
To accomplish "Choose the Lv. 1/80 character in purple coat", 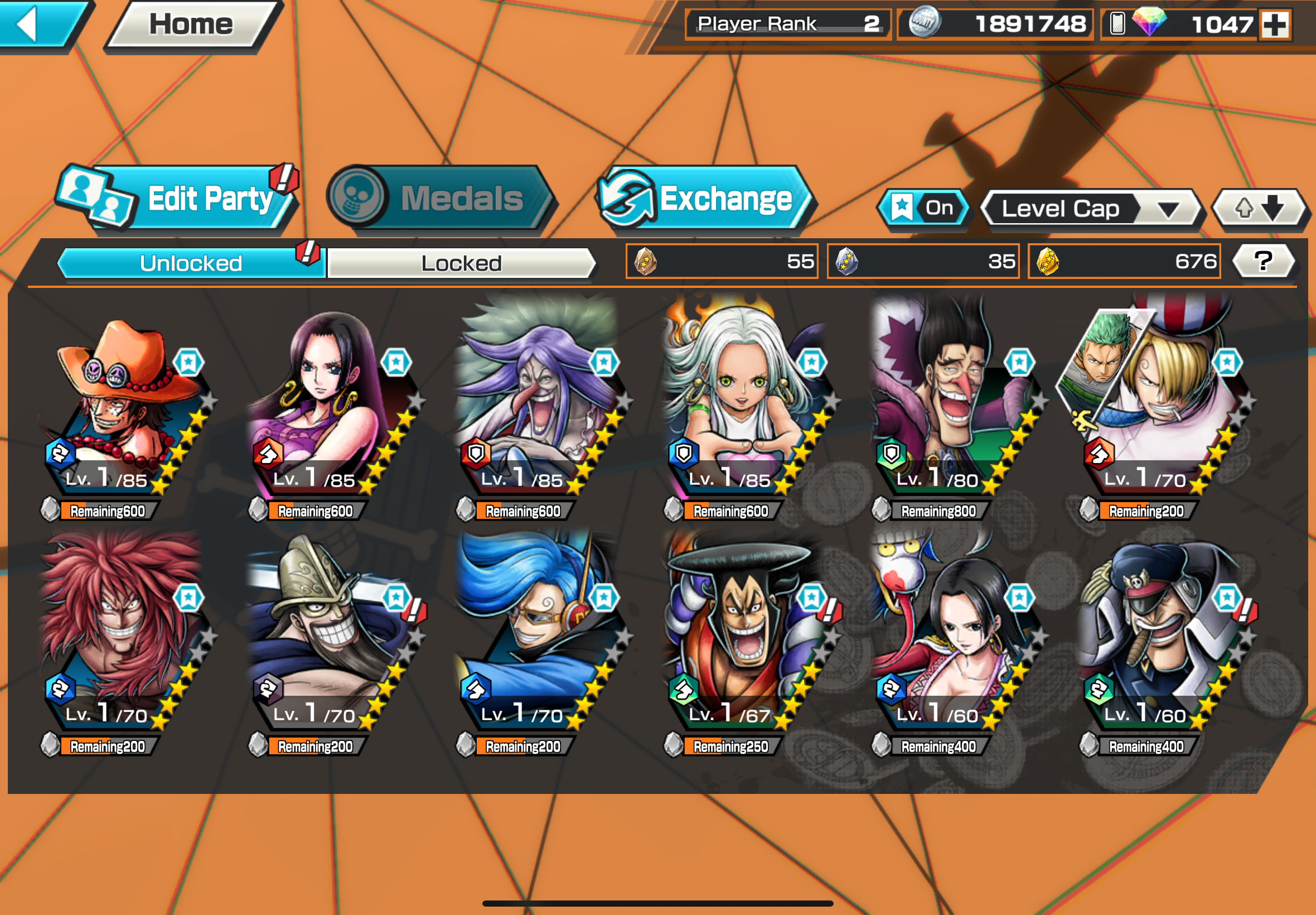I will (951, 401).
